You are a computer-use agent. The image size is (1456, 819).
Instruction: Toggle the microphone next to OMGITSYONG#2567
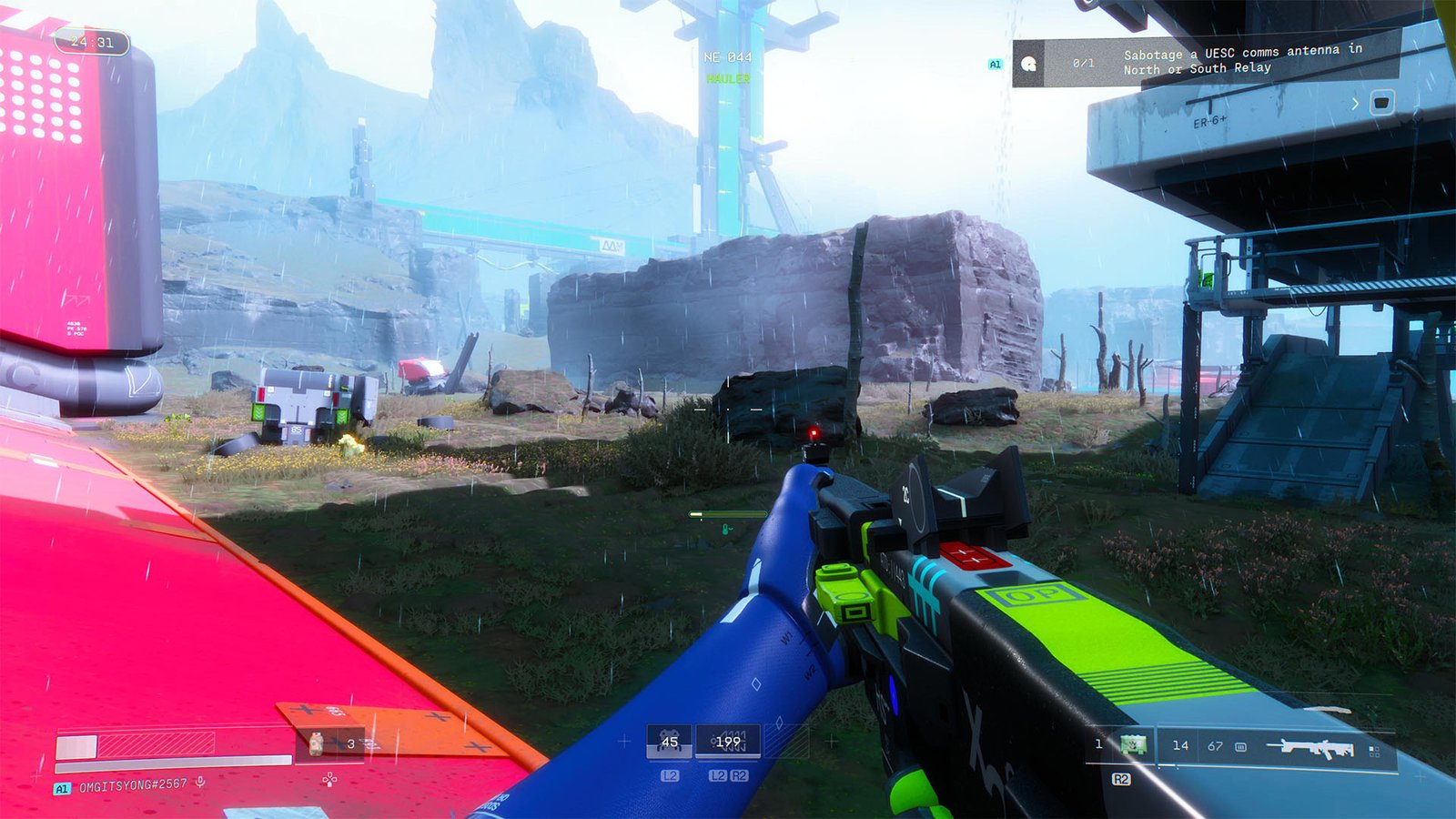[x=199, y=782]
